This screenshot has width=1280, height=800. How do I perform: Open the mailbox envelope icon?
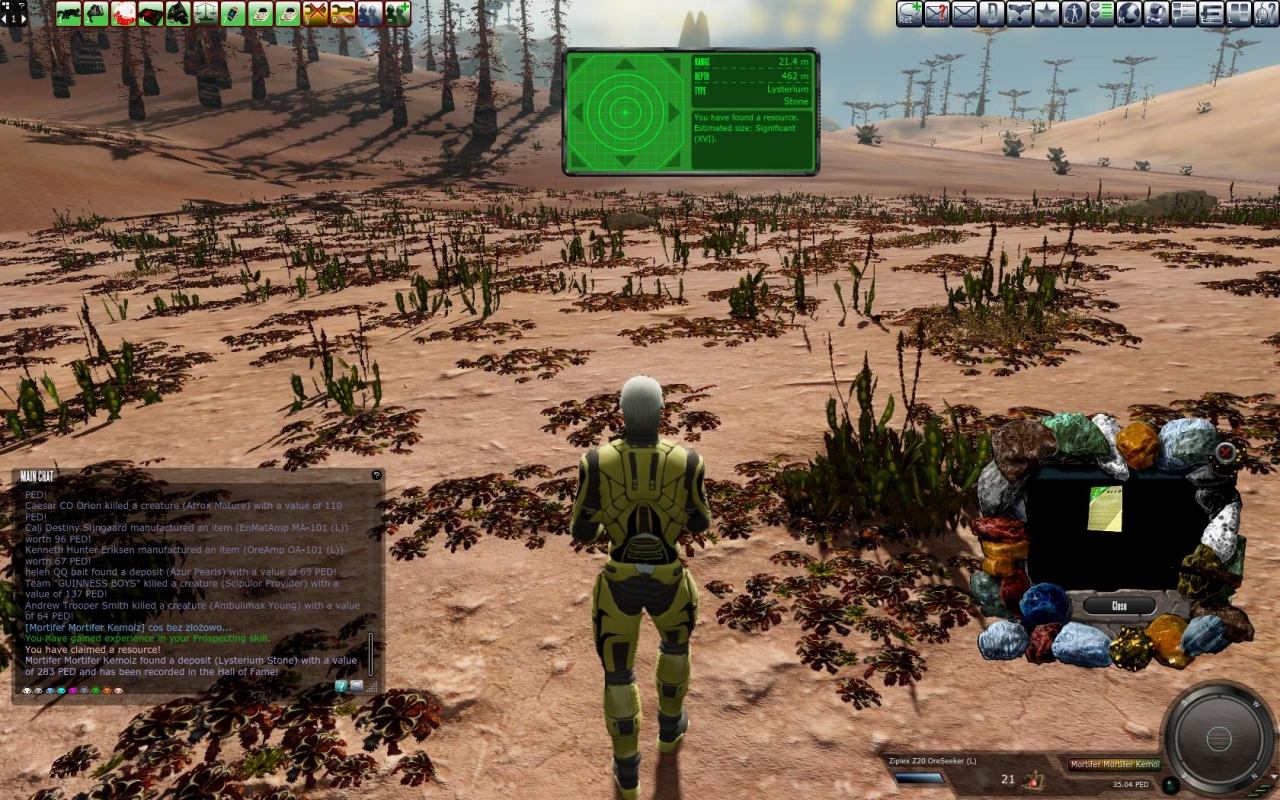pyautogui.click(x=964, y=13)
